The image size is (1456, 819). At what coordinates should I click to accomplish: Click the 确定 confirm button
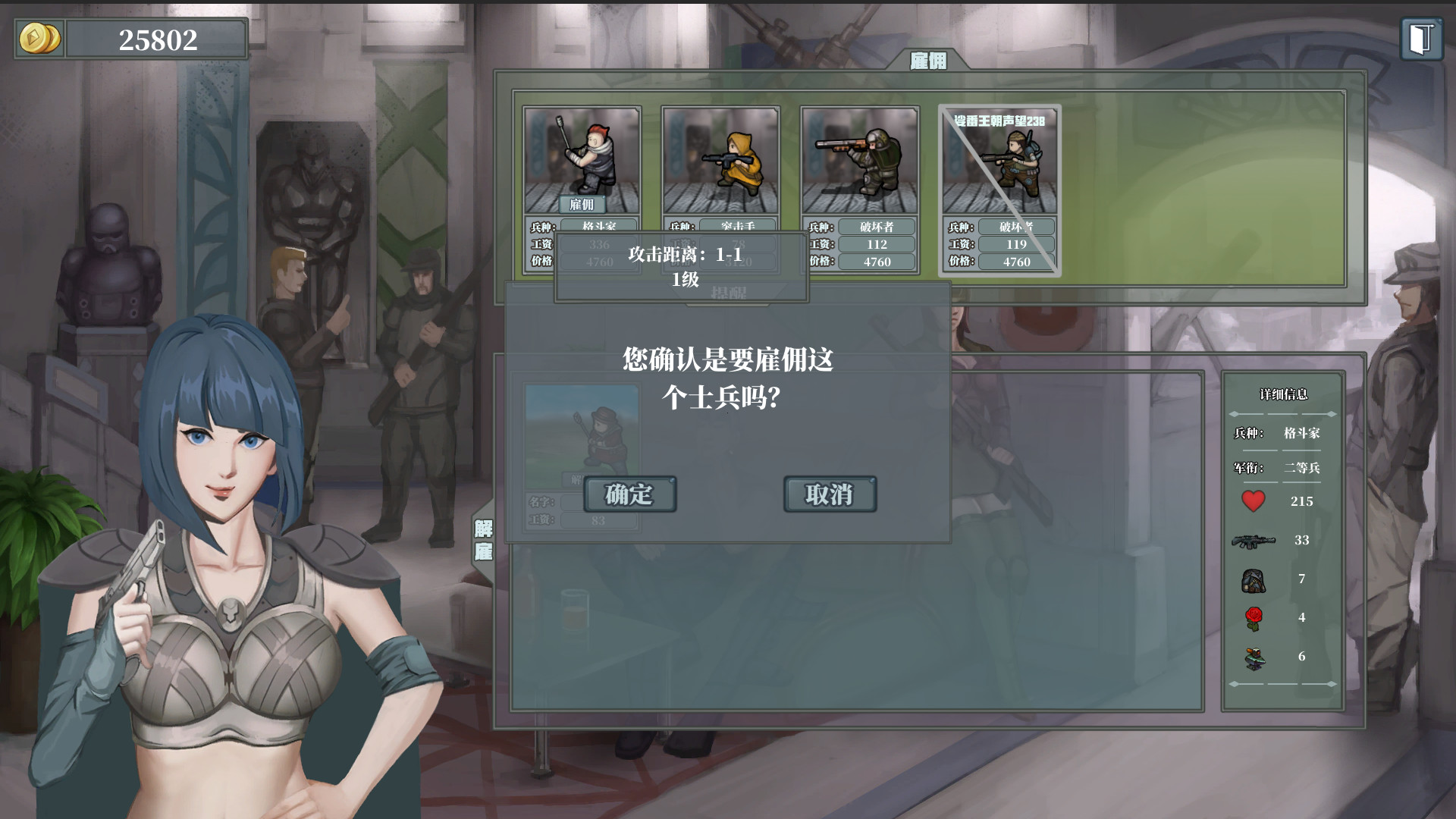pos(629,494)
